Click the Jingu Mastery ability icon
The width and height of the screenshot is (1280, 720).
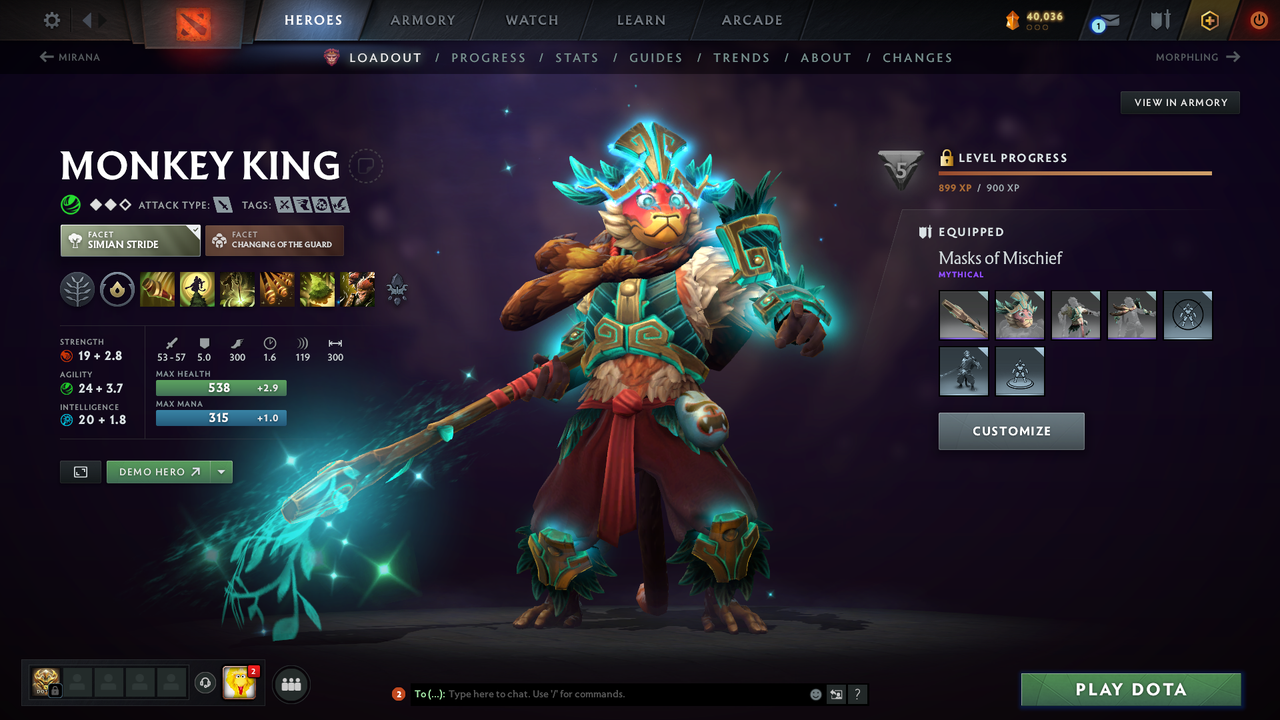click(x=277, y=289)
